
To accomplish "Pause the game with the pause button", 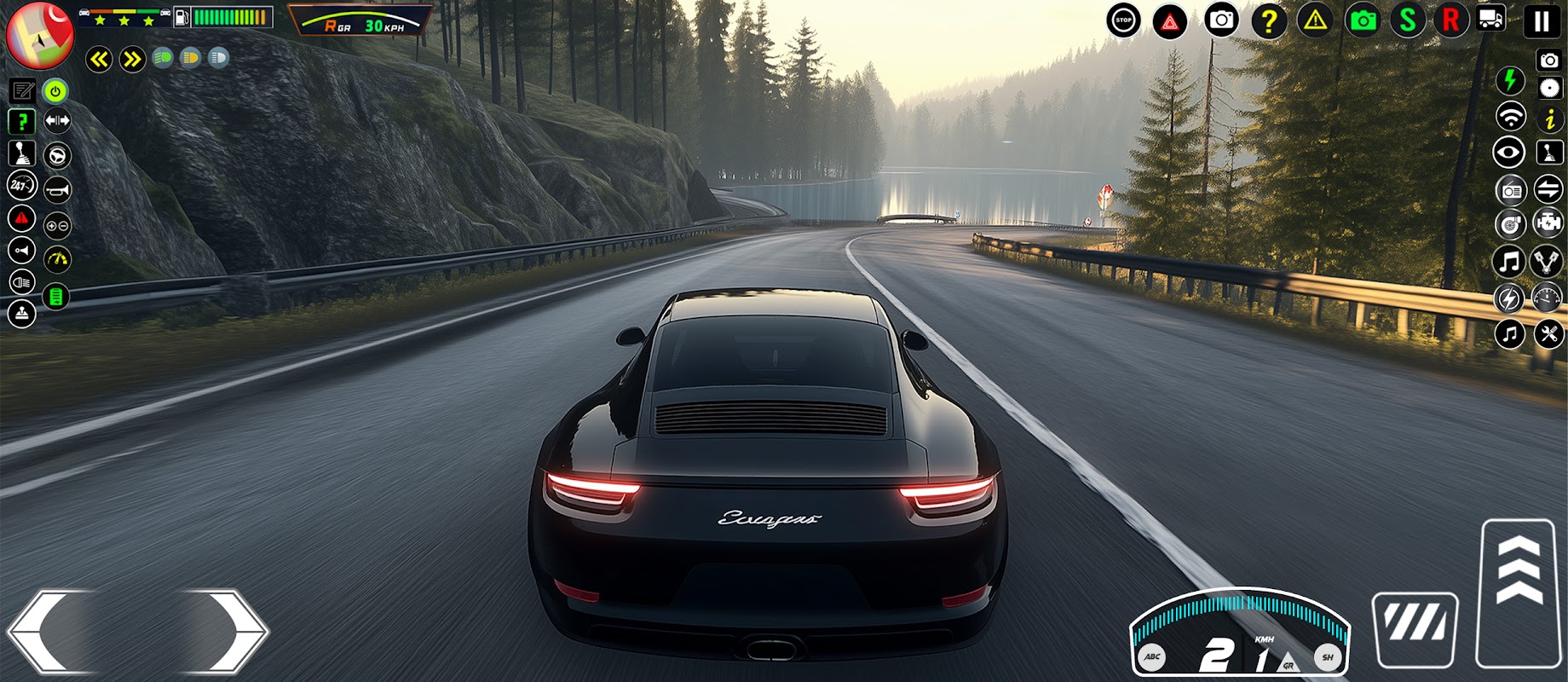I will click(1541, 21).
